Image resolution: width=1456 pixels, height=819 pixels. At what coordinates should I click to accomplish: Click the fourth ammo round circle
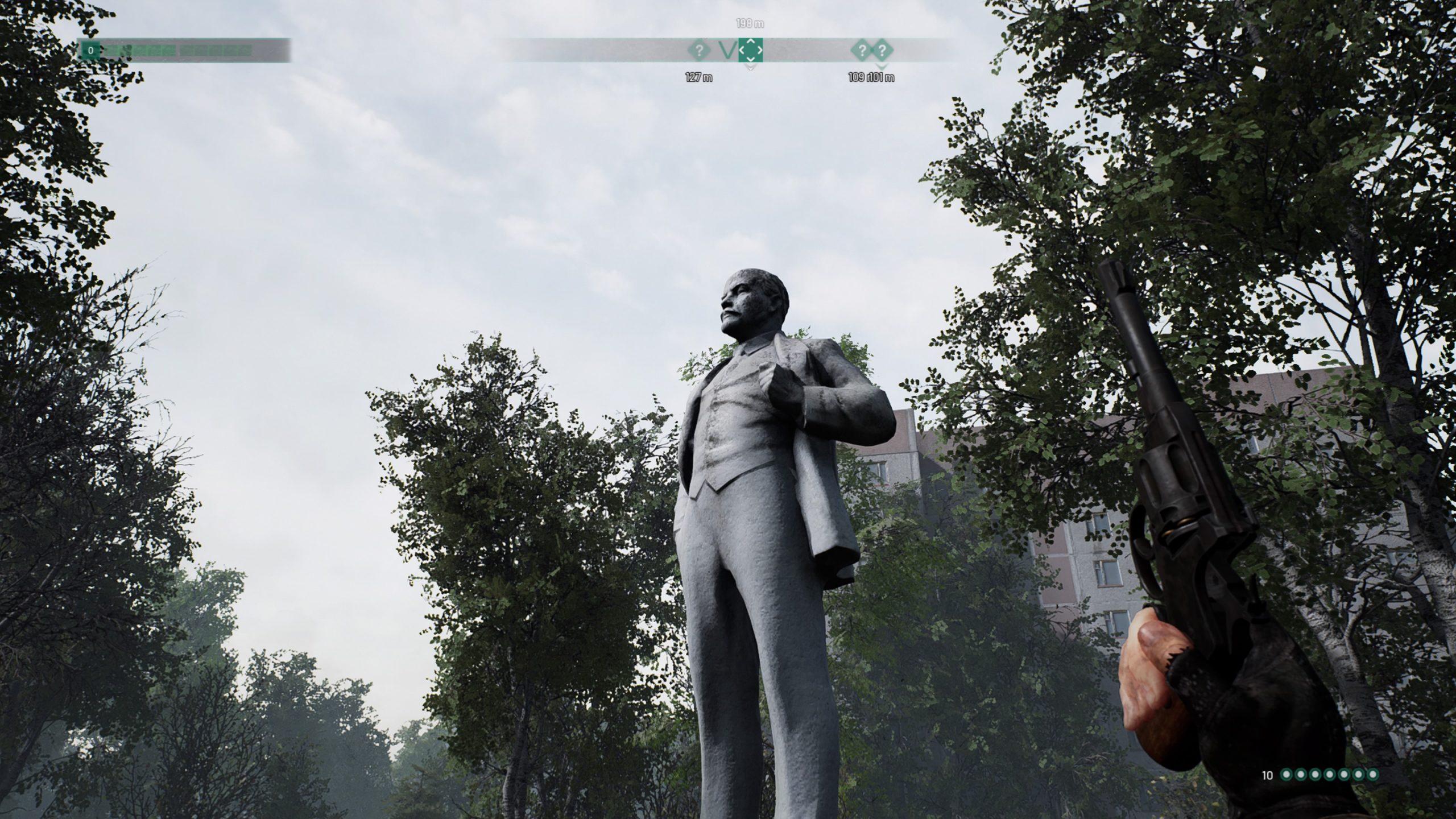(1330, 775)
